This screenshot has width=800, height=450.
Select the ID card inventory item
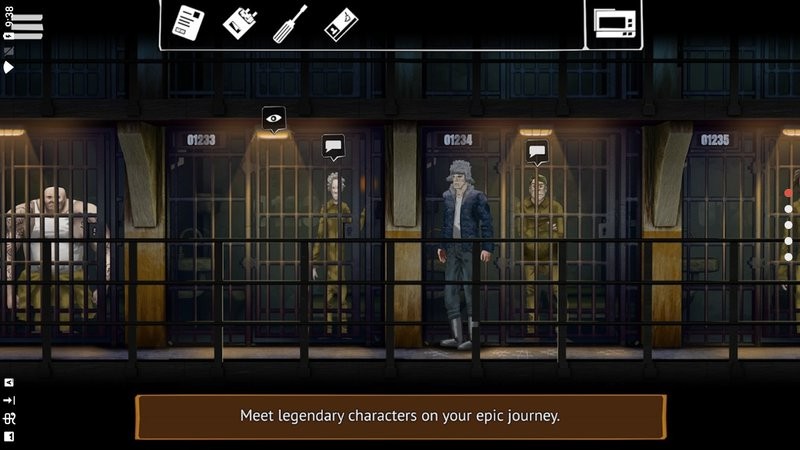pos(342,24)
